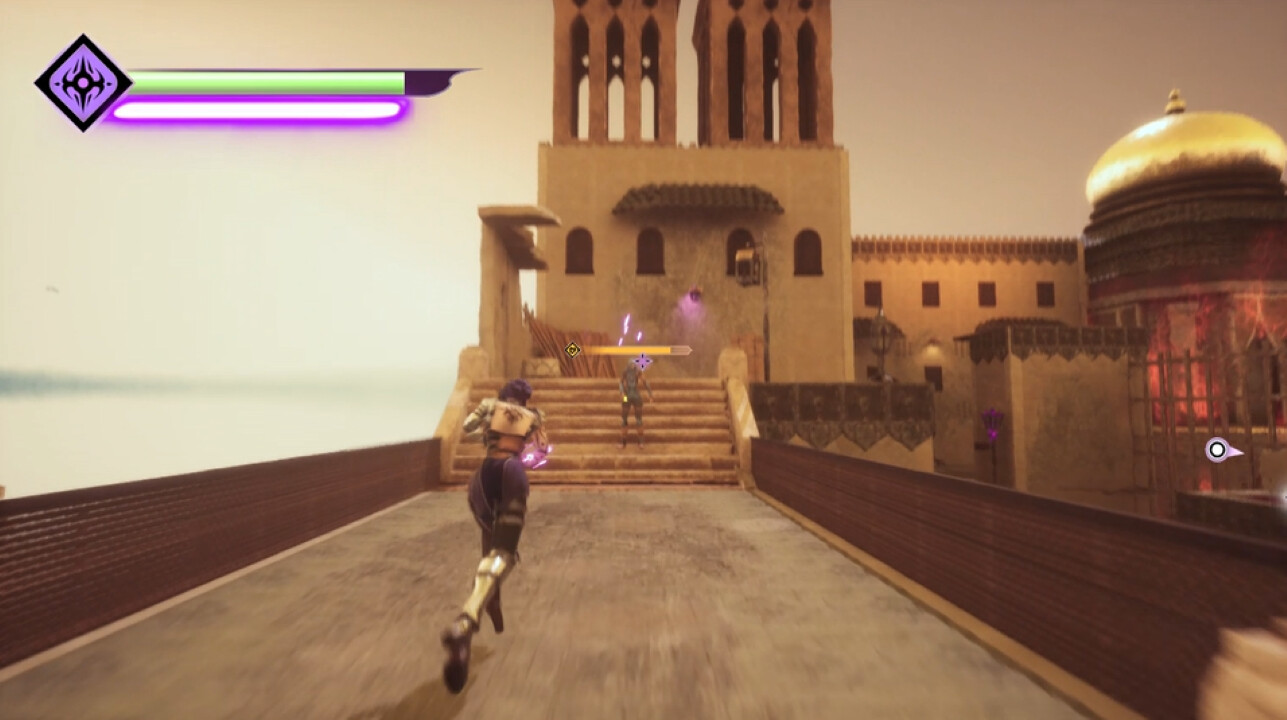Click the white dot inside the waypoint marker

tap(1216, 449)
